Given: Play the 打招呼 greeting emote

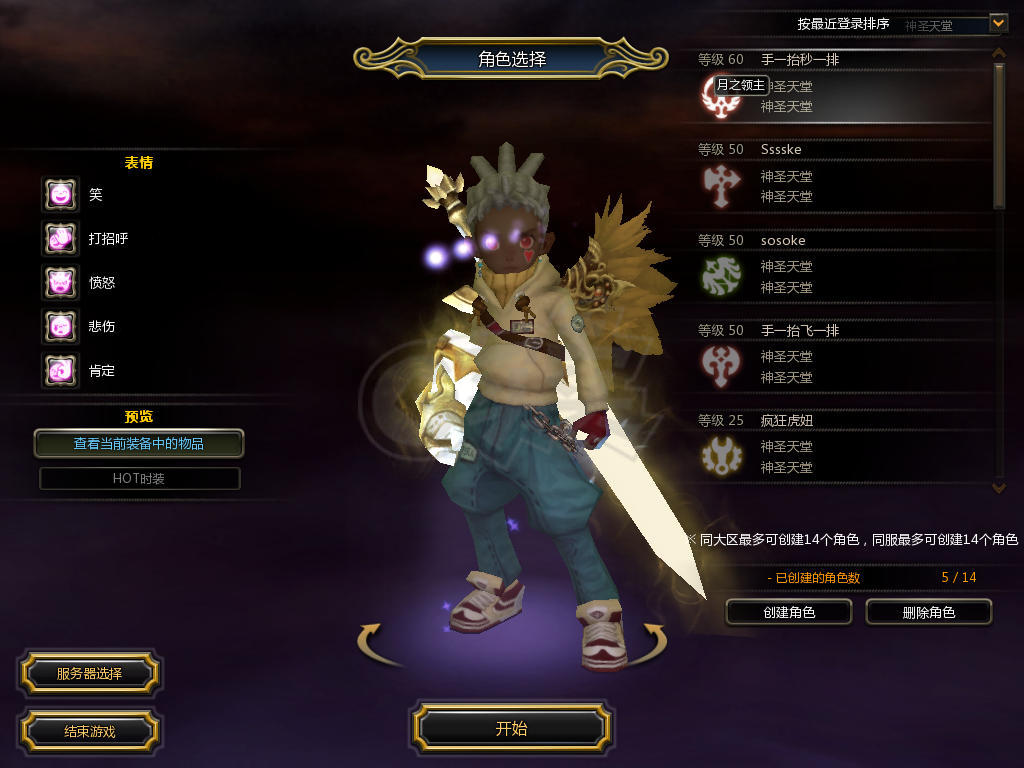Looking at the screenshot, I should [60, 239].
